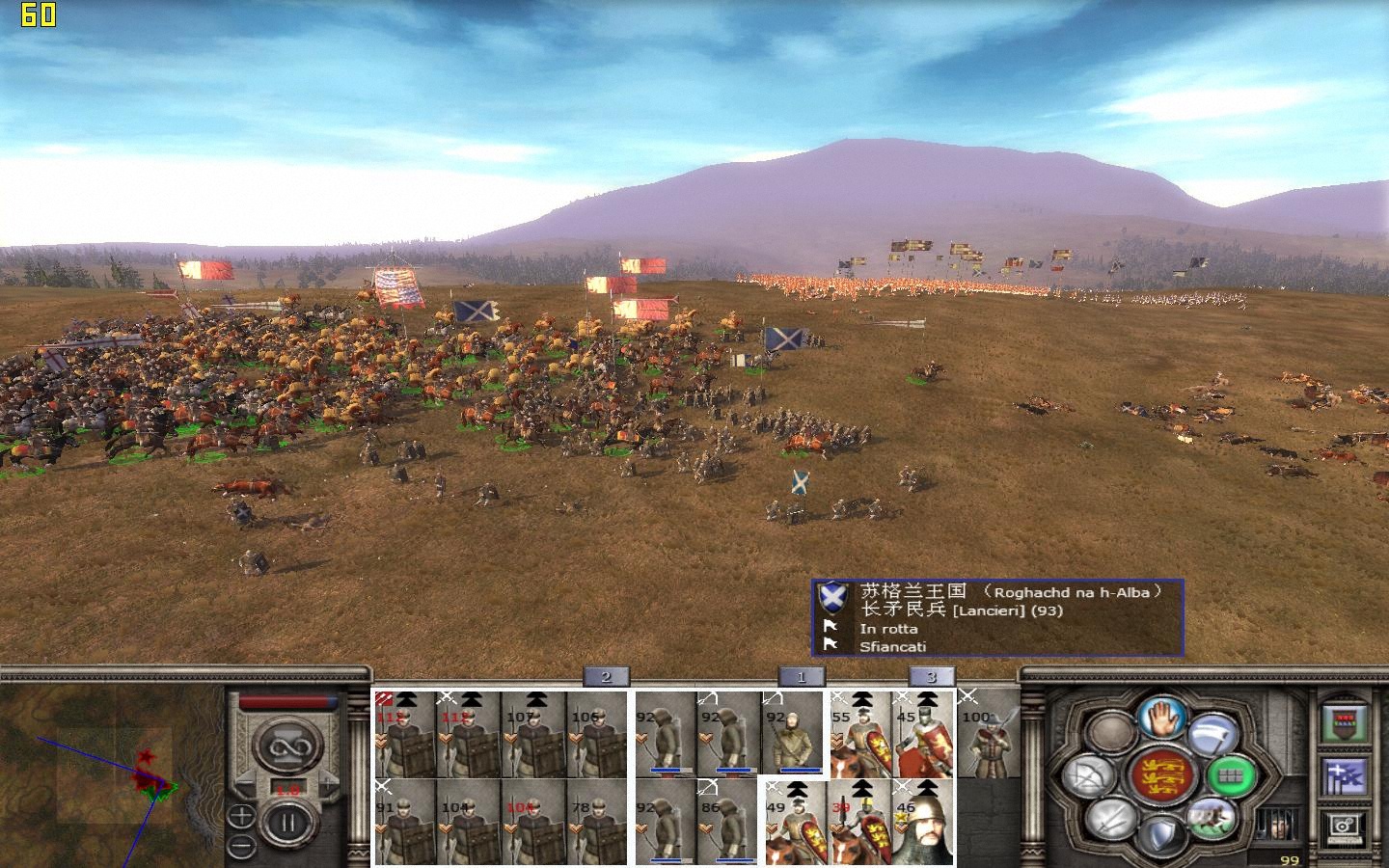Screen dimensions: 1389x868
Task: Toggle guard mode shield button
Action: click(x=1161, y=835)
